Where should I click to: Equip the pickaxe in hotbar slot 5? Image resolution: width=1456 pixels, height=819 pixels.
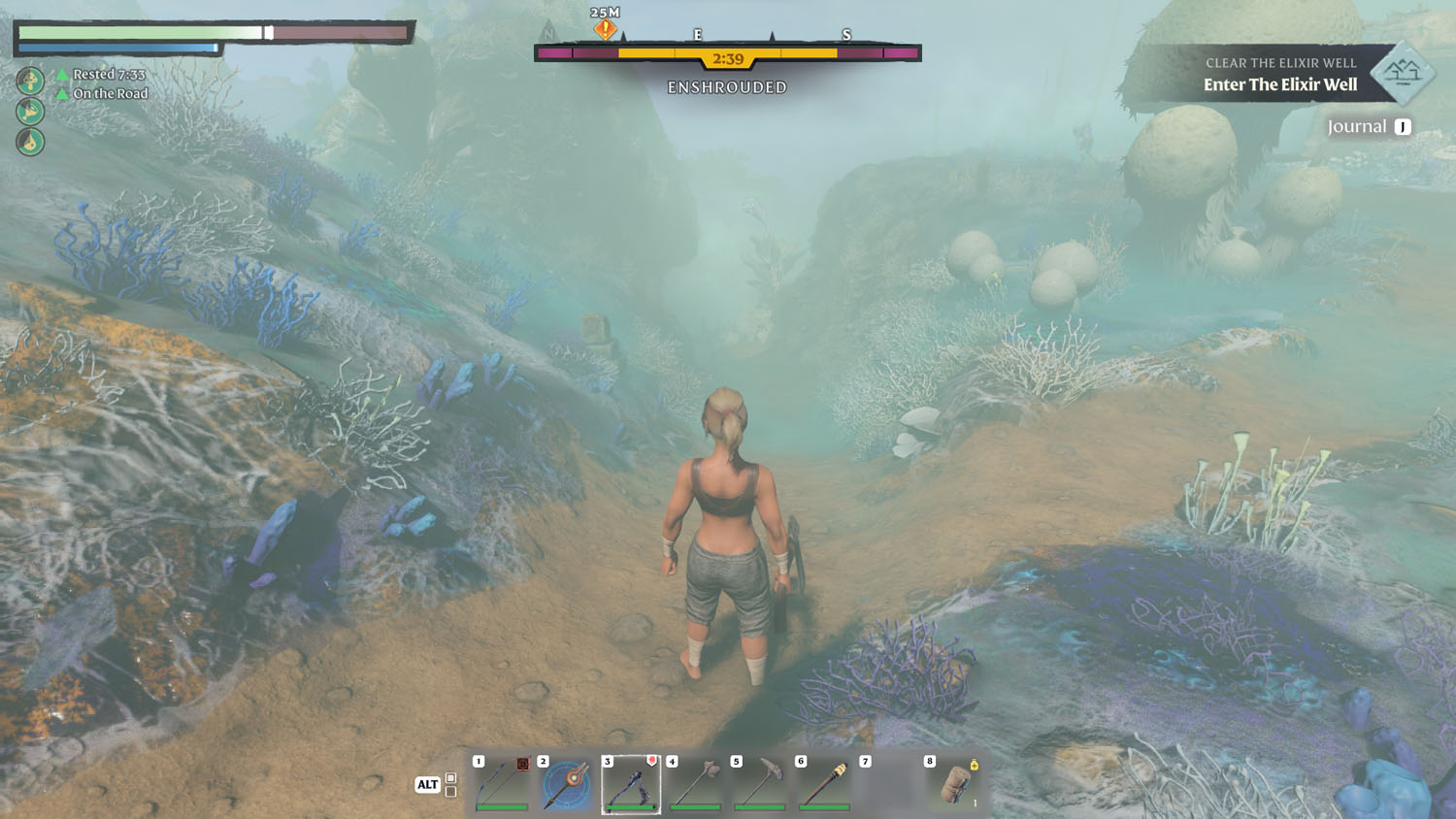tap(760, 784)
